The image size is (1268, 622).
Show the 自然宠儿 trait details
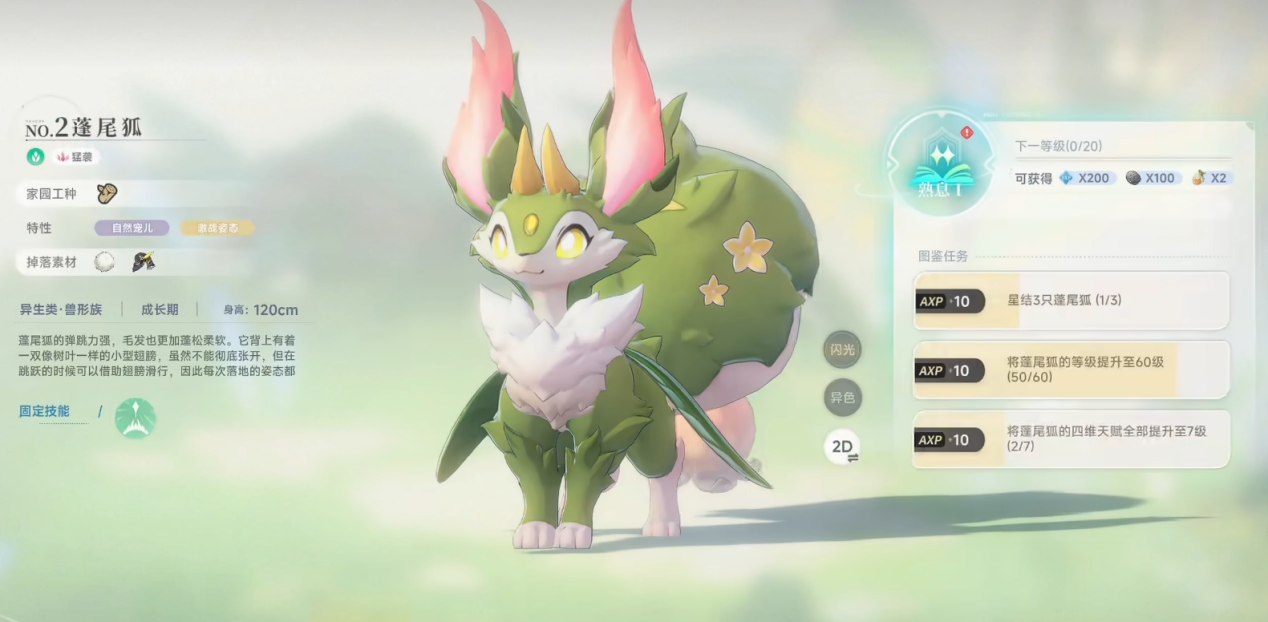(131, 228)
